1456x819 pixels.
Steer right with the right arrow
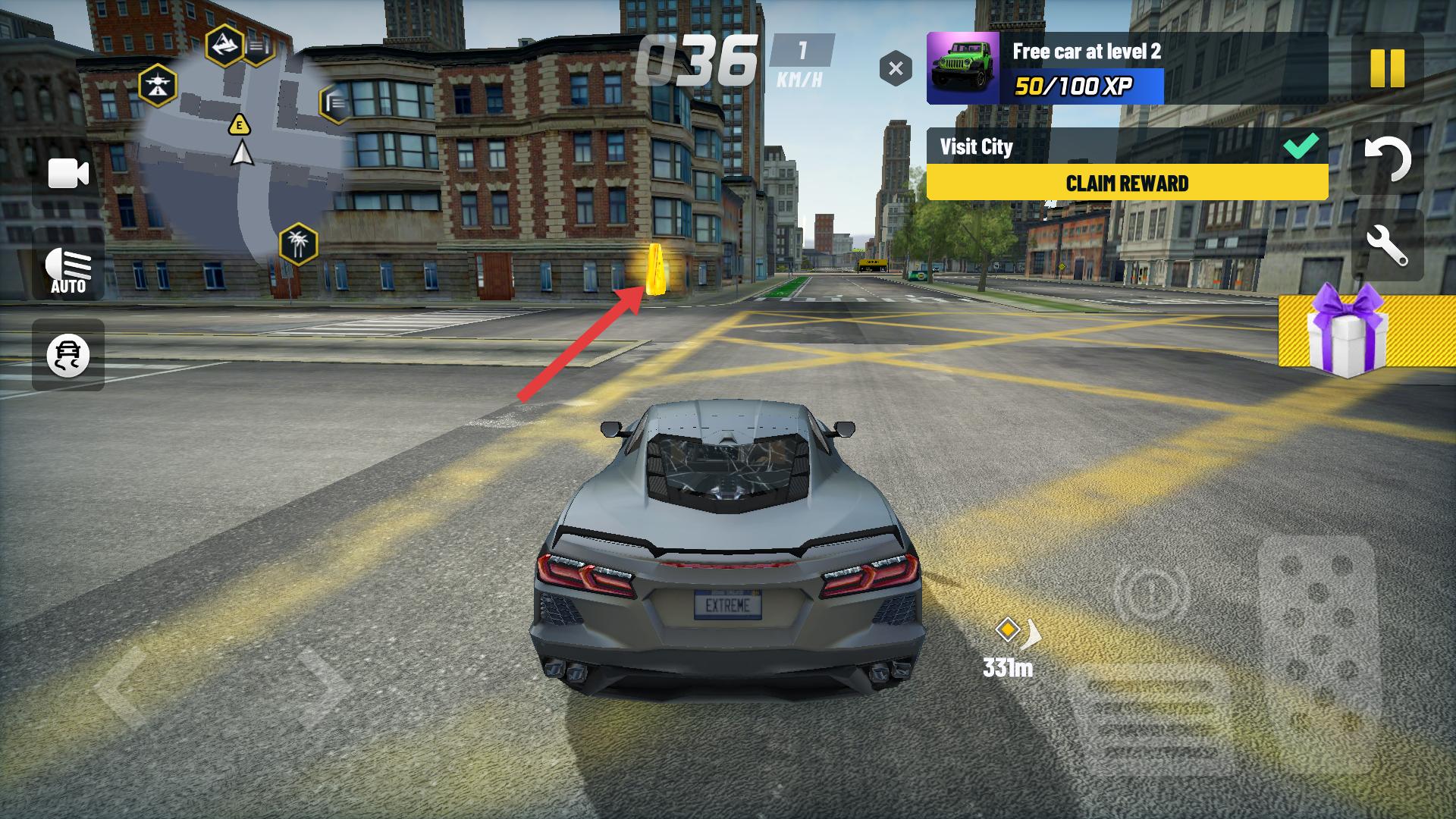(320, 686)
